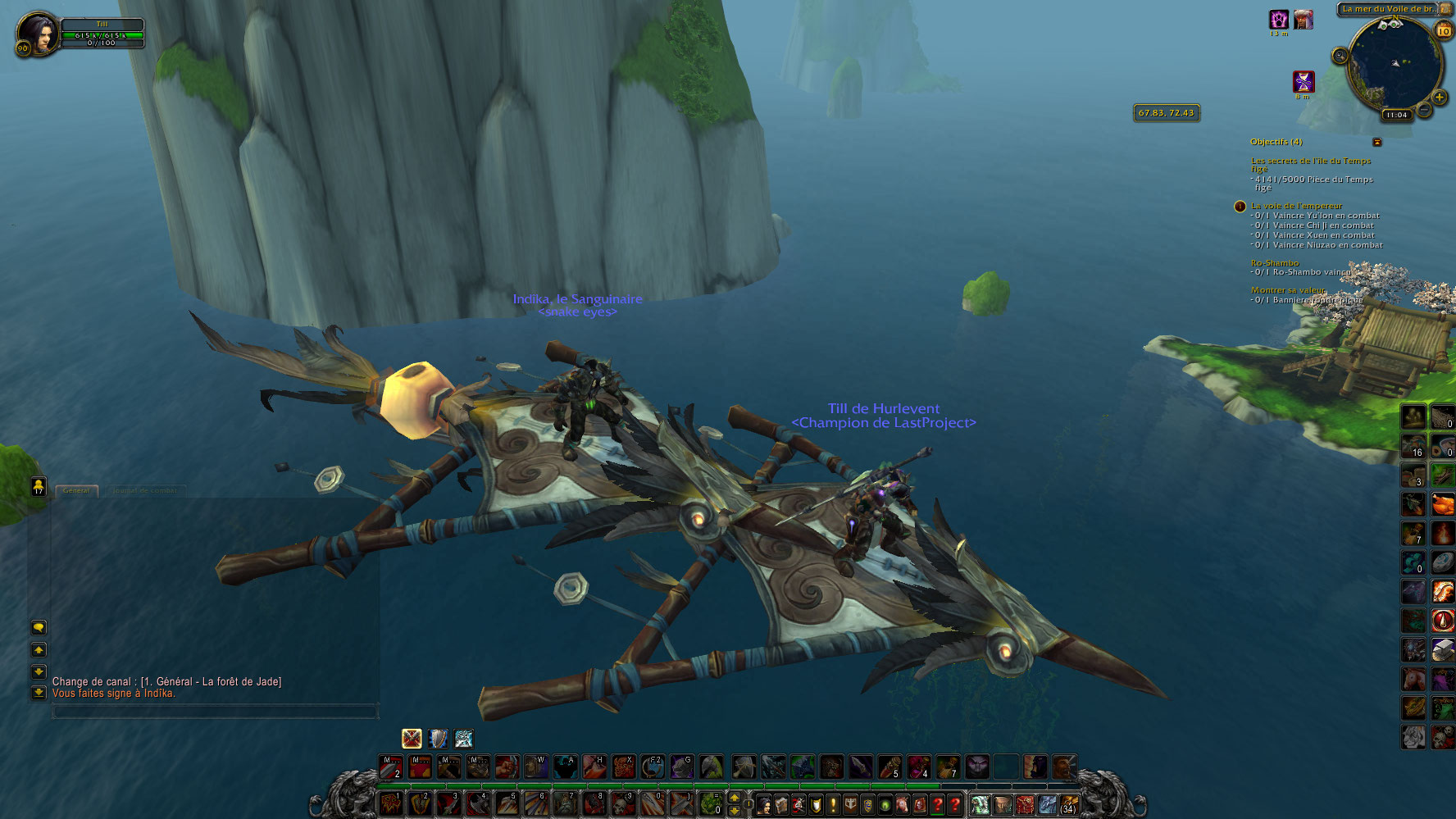Collapse the Objectifs quest tracker
This screenshot has width=1456, height=819.
[x=1377, y=142]
